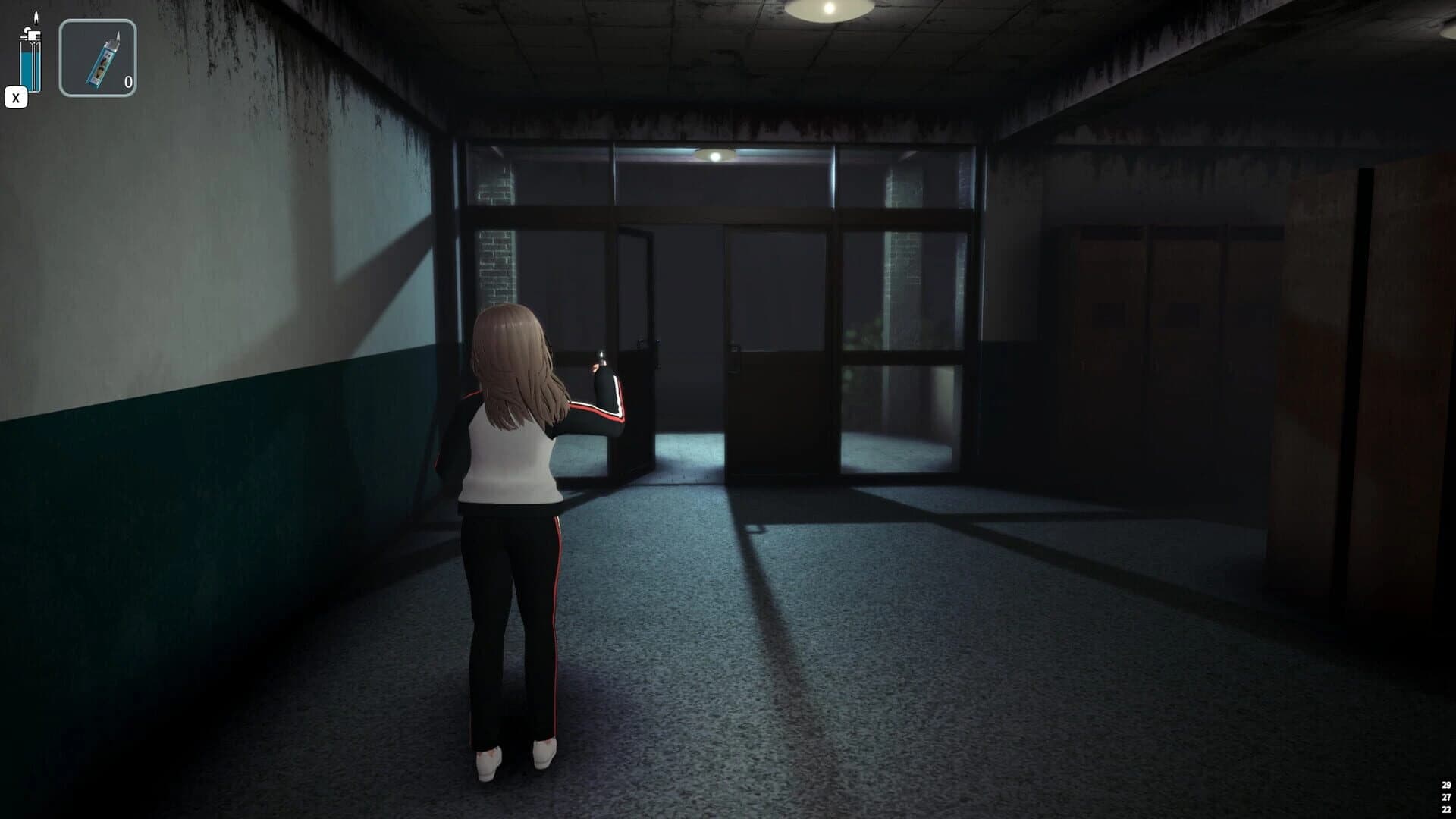Click the blue fuel level bar in the lighter
The width and height of the screenshot is (1456, 819).
pyautogui.click(x=26, y=68)
